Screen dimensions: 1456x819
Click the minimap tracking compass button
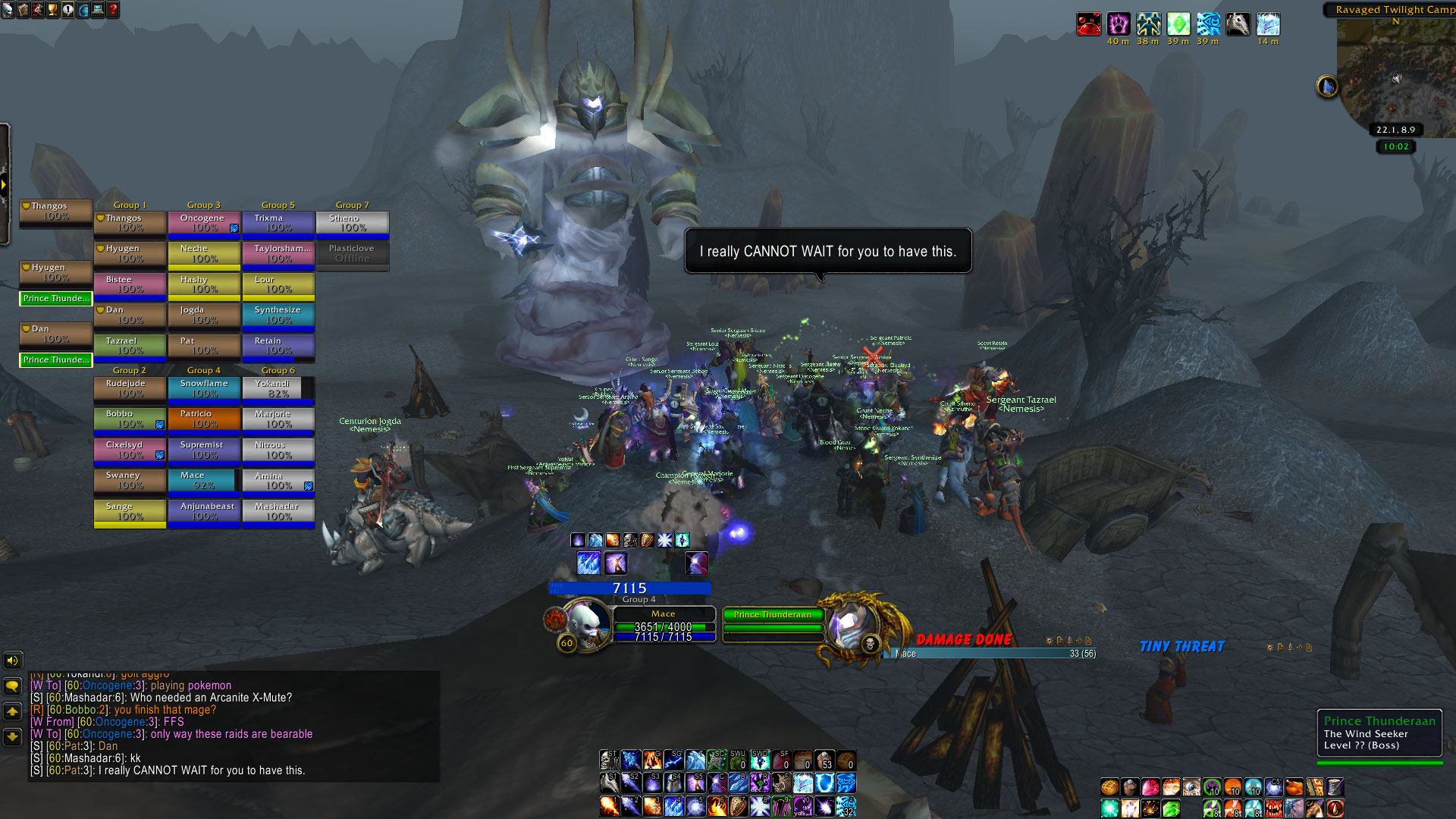[1326, 86]
